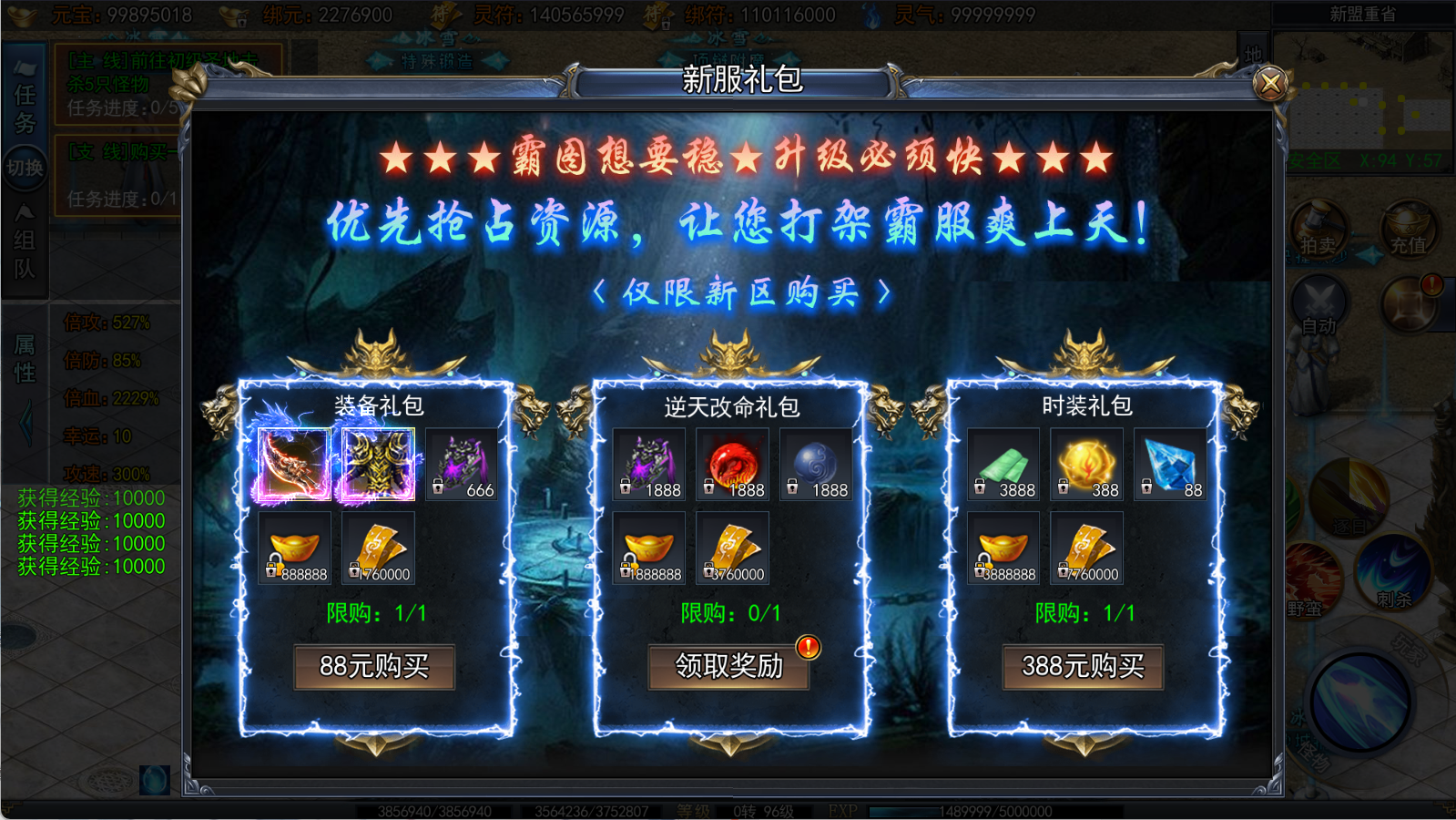The height and width of the screenshot is (820, 1456).
Task: Expand the 地 minimap panel
Action: (1253, 50)
